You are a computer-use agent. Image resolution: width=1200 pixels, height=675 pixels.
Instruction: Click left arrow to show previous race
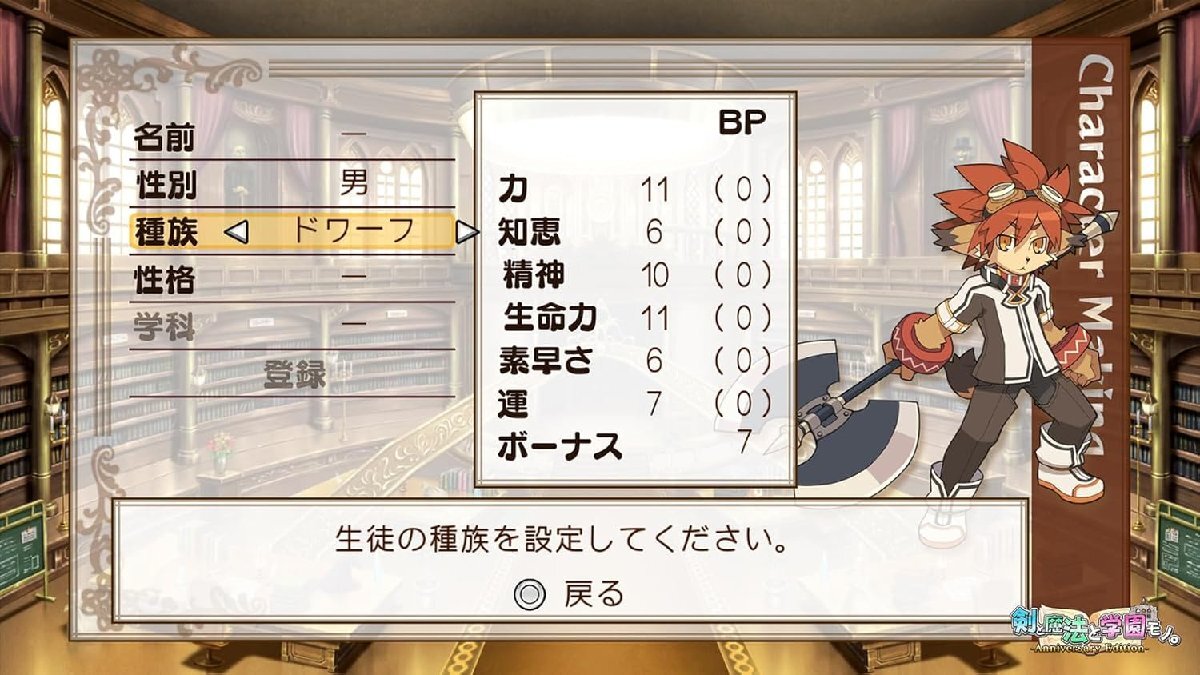click(x=235, y=232)
